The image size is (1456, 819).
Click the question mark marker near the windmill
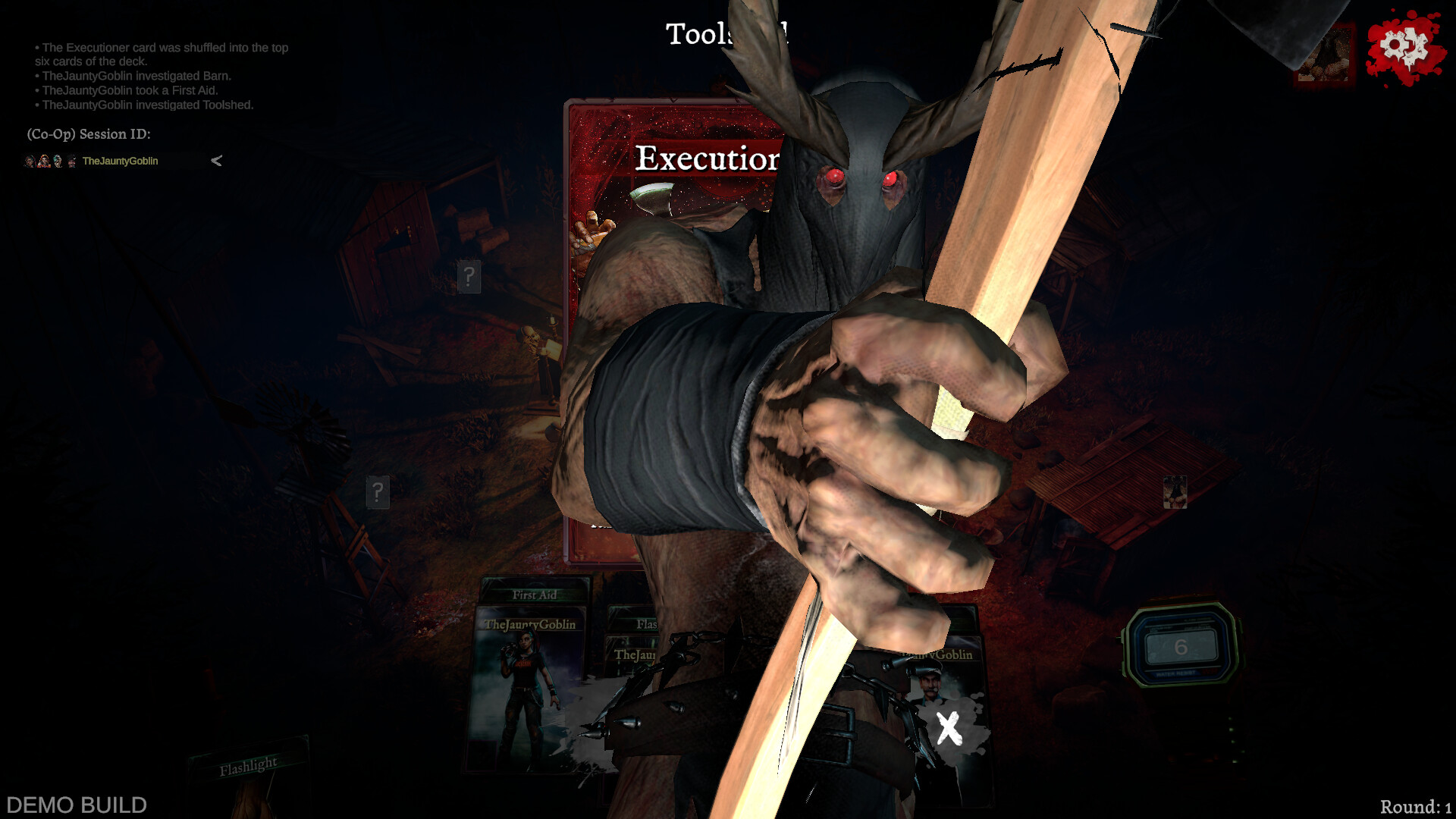[x=378, y=493]
